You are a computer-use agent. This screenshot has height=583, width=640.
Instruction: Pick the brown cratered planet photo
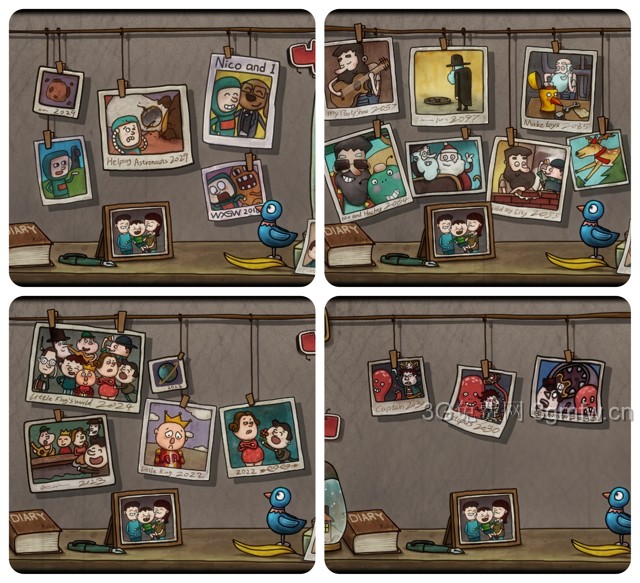pyautogui.click(x=58, y=92)
